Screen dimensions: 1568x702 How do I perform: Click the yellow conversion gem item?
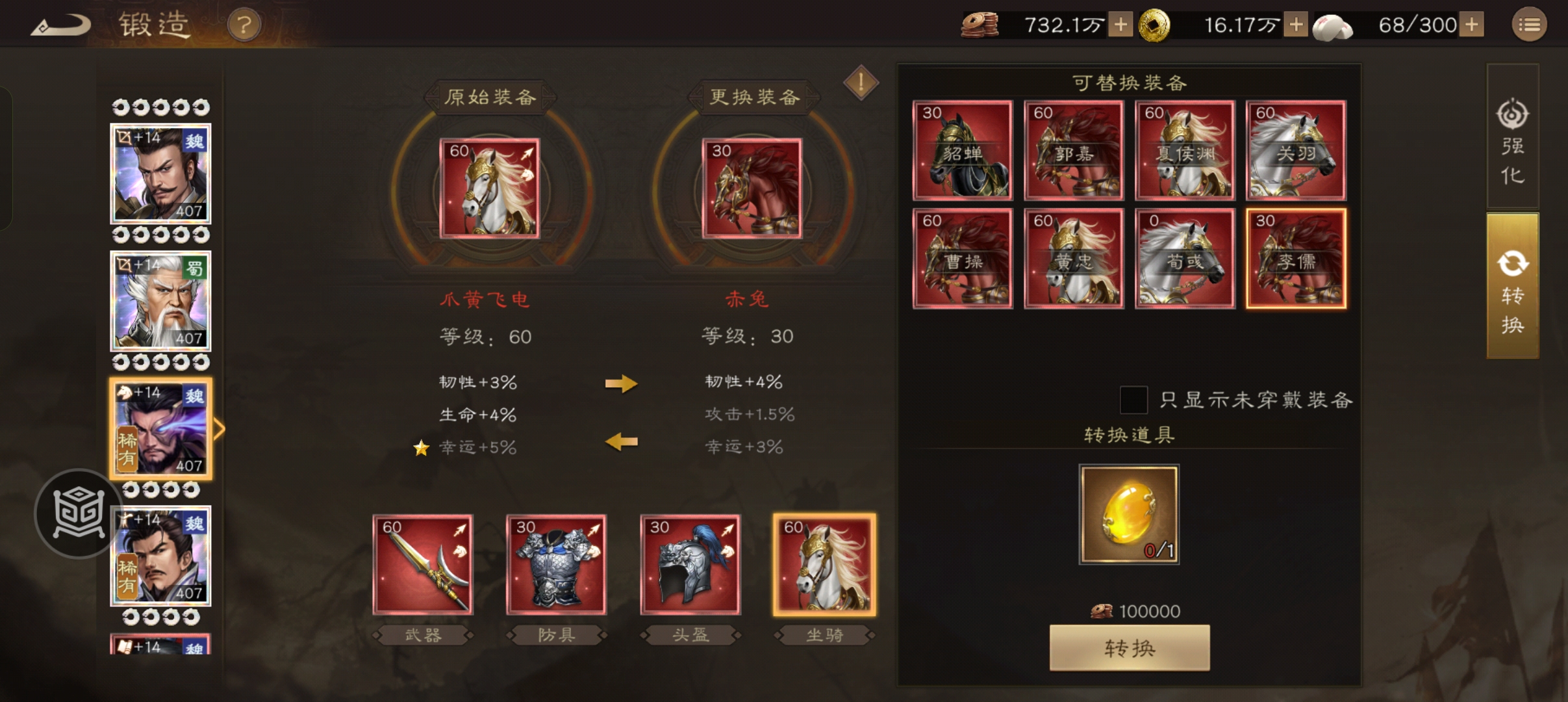[1128, 515]
